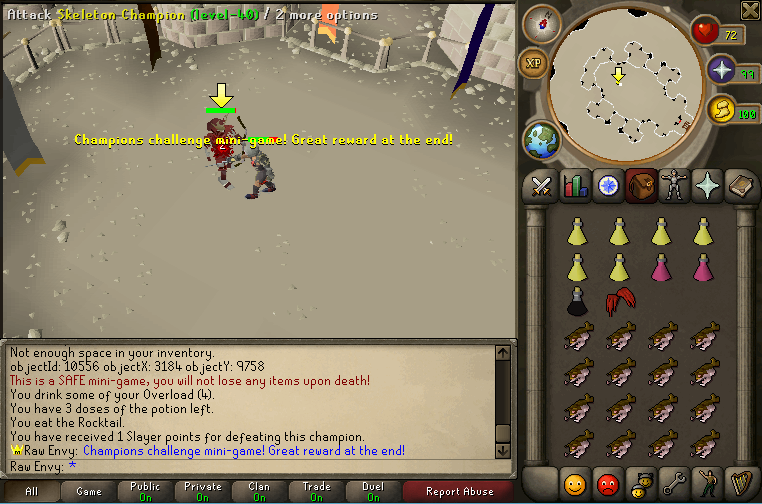Open the Quest list tab
The width and height of the screenshot is (762, 504).
click(x=607, y=186)
